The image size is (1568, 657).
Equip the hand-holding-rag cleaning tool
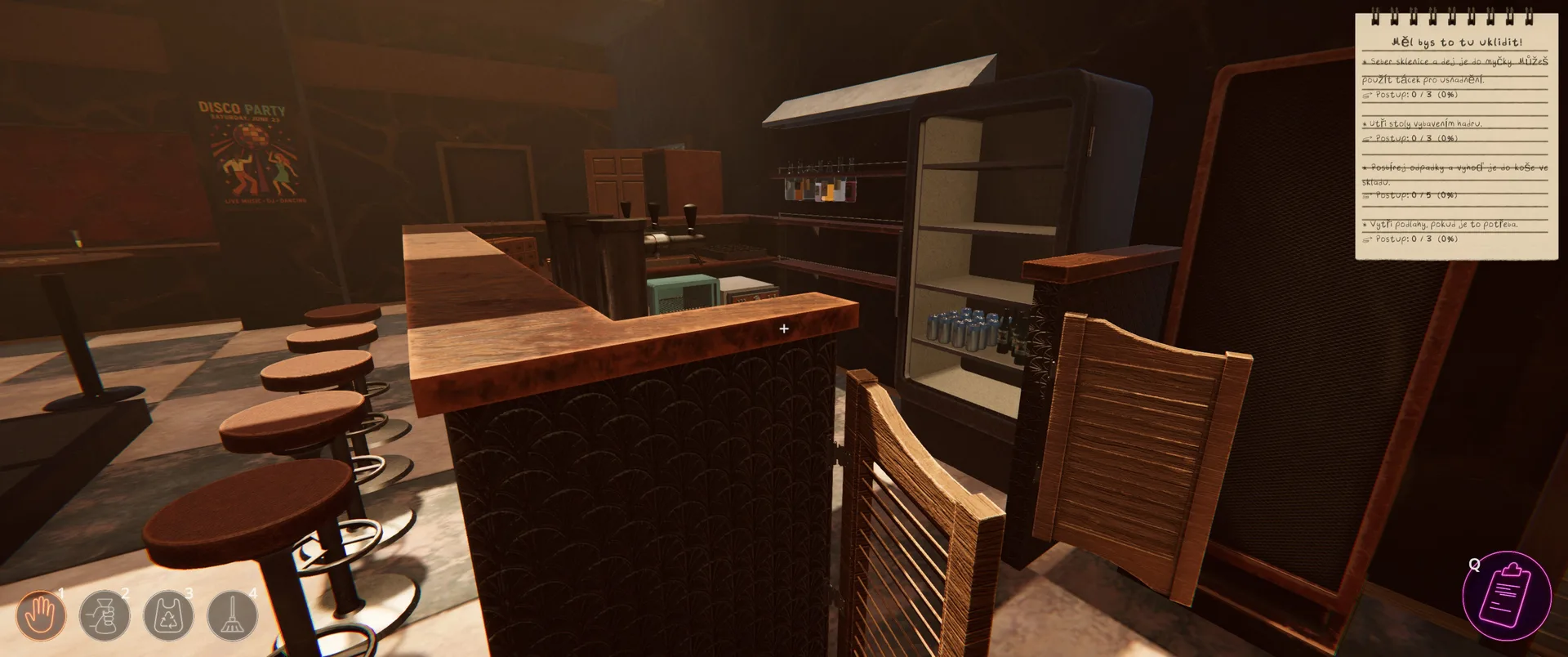click(105, 615)
